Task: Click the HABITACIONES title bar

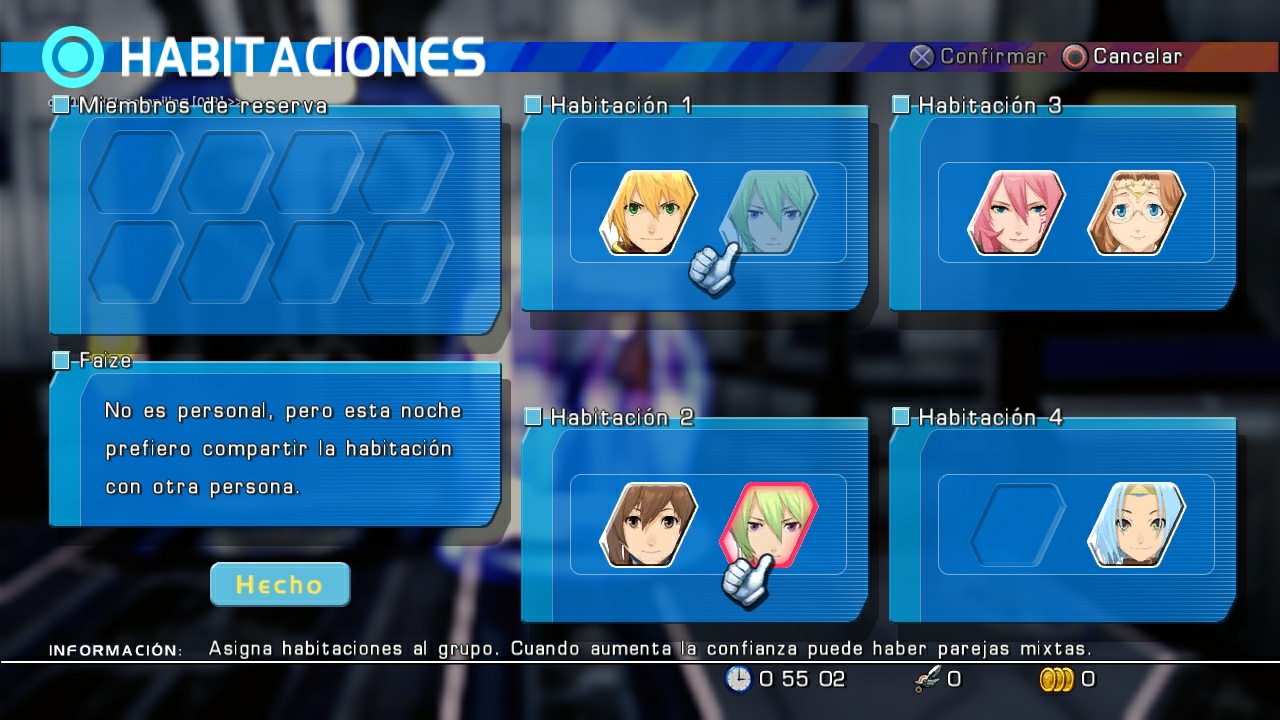Action: click(x=300, y=57)
